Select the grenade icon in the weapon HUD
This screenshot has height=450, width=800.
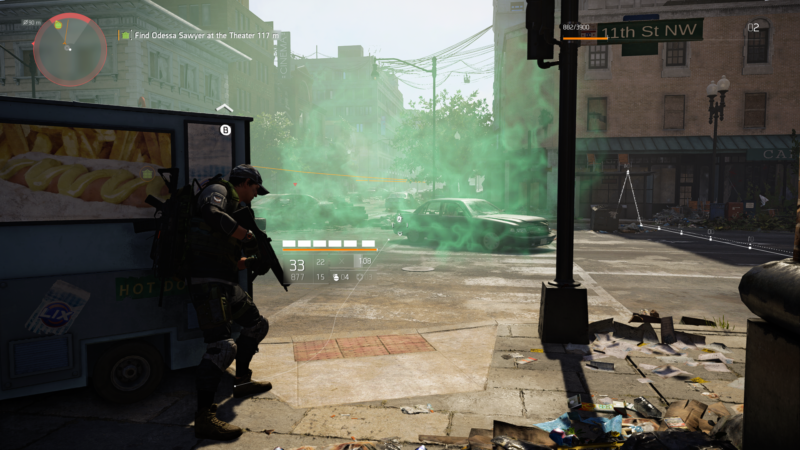334,277
